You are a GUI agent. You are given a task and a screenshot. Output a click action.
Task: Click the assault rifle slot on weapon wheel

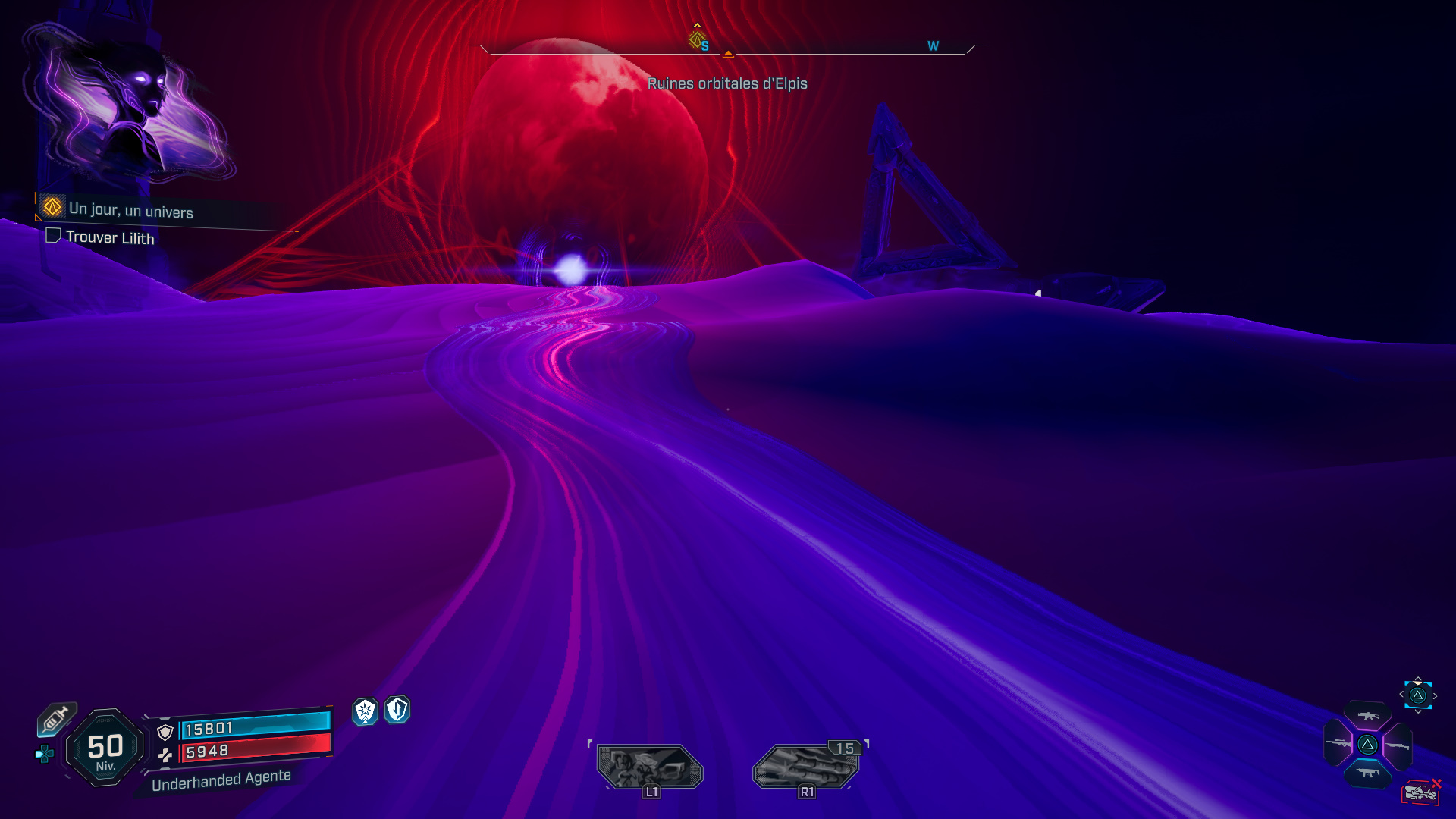(x=1367, y=717)
